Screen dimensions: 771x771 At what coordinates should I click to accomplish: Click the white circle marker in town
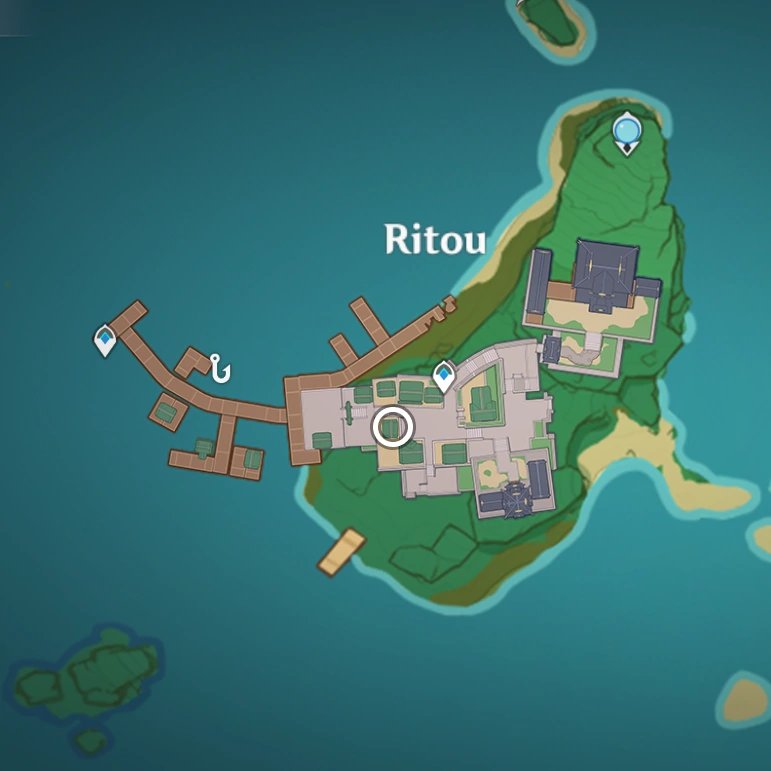(393, 427)
